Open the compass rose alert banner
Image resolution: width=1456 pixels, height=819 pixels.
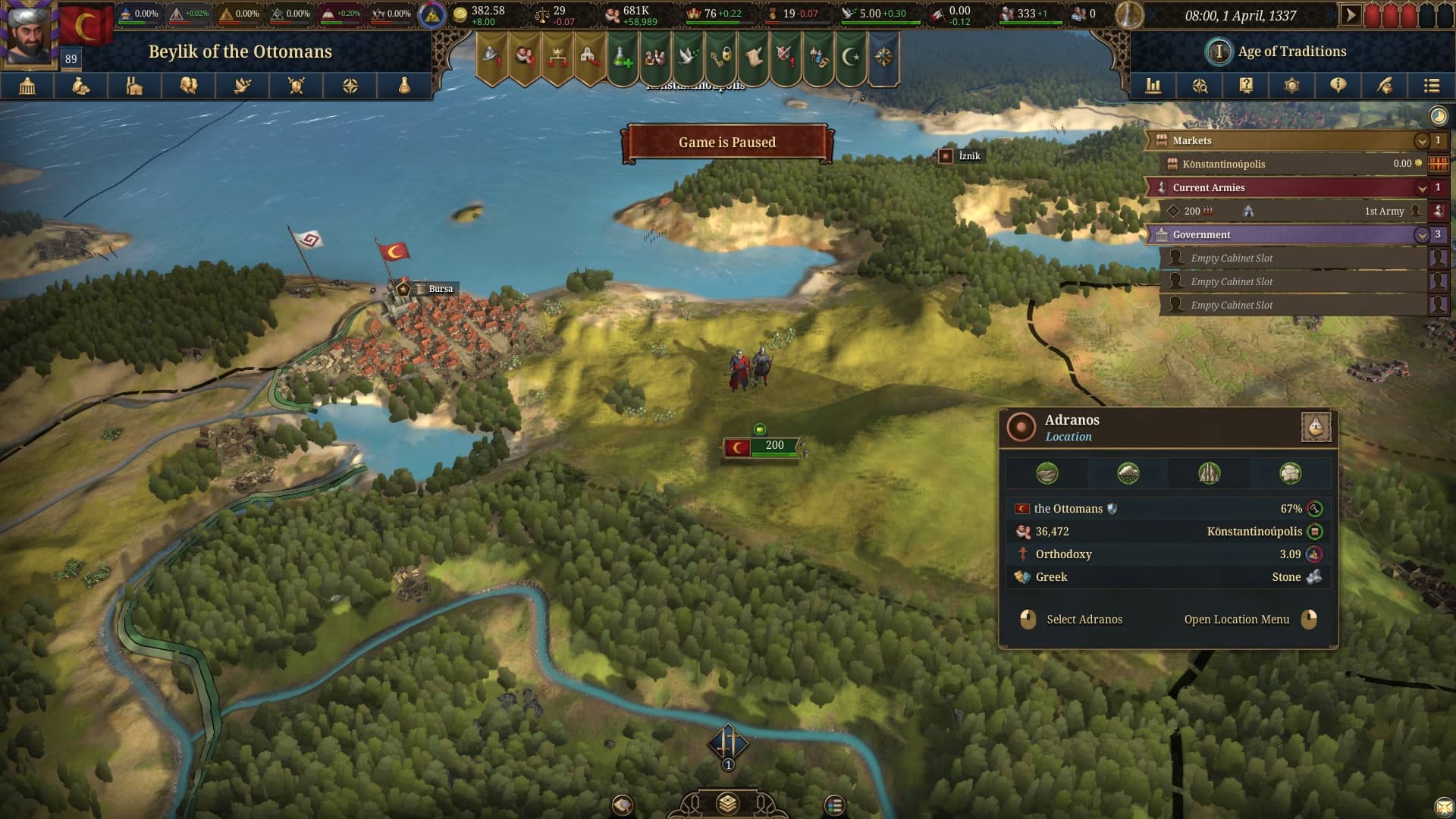point(883,57)
